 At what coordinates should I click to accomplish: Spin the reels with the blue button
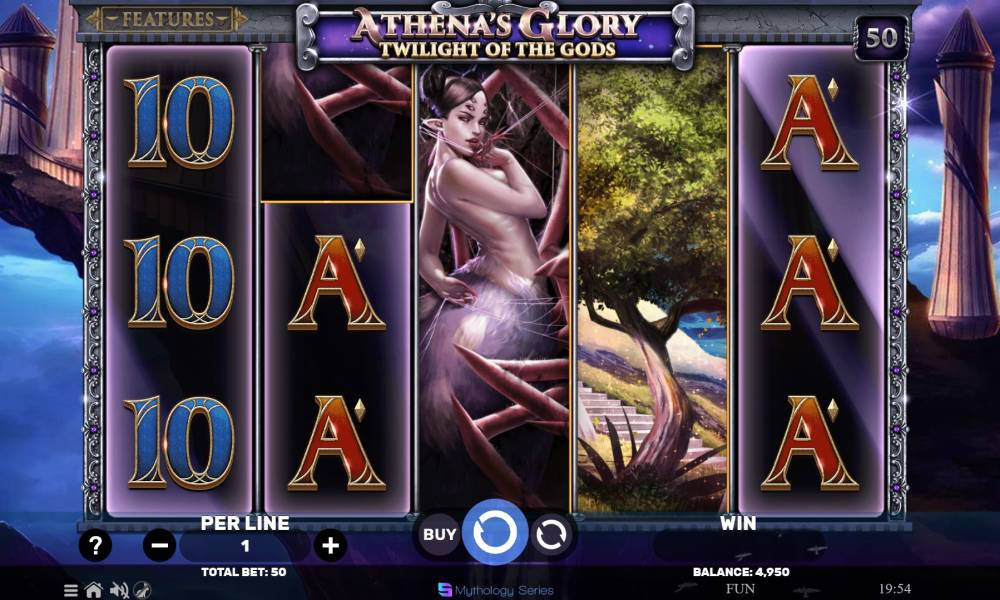[495, 535]
